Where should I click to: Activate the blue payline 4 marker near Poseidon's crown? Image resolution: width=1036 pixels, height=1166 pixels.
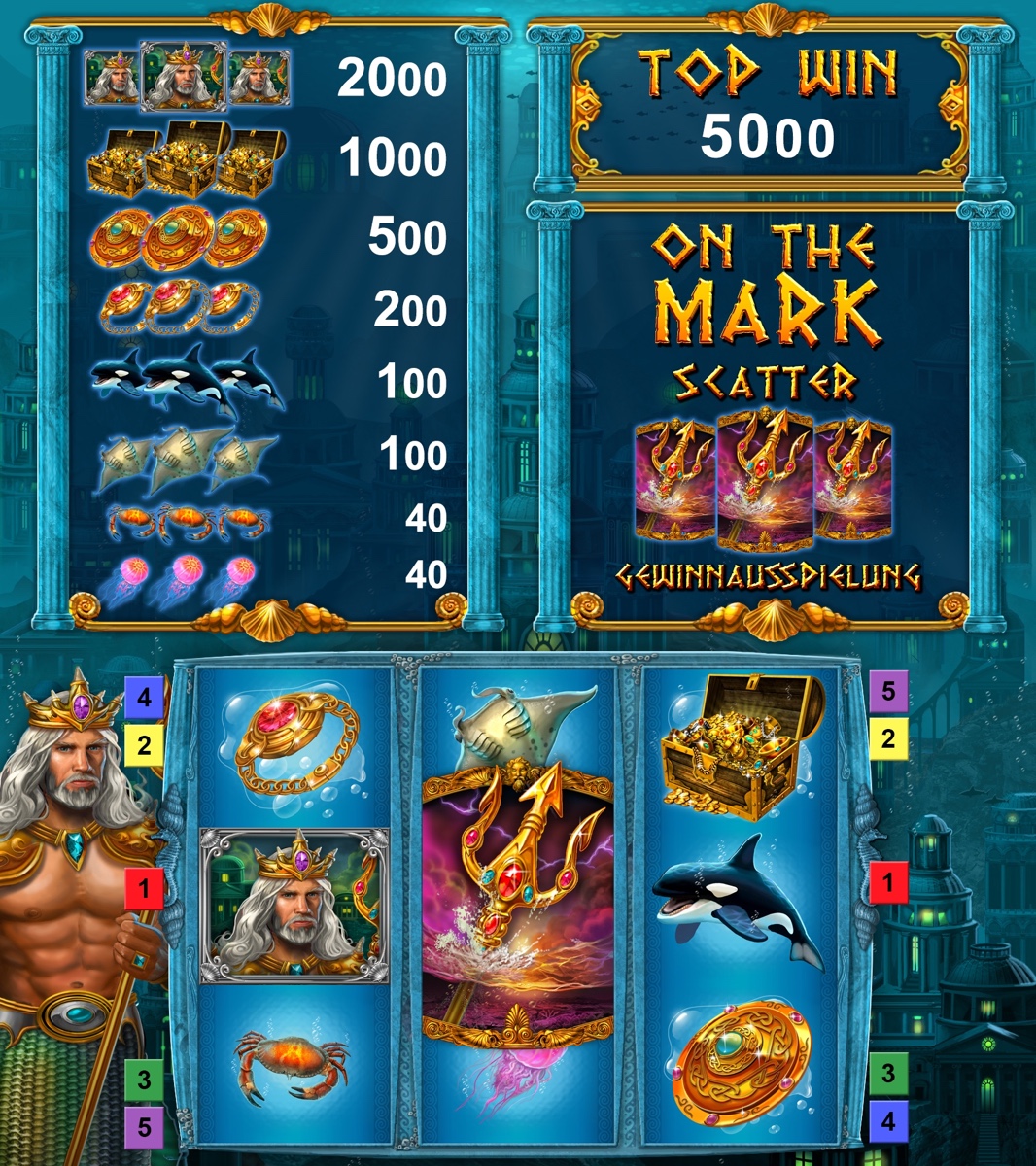coord(144,698)
